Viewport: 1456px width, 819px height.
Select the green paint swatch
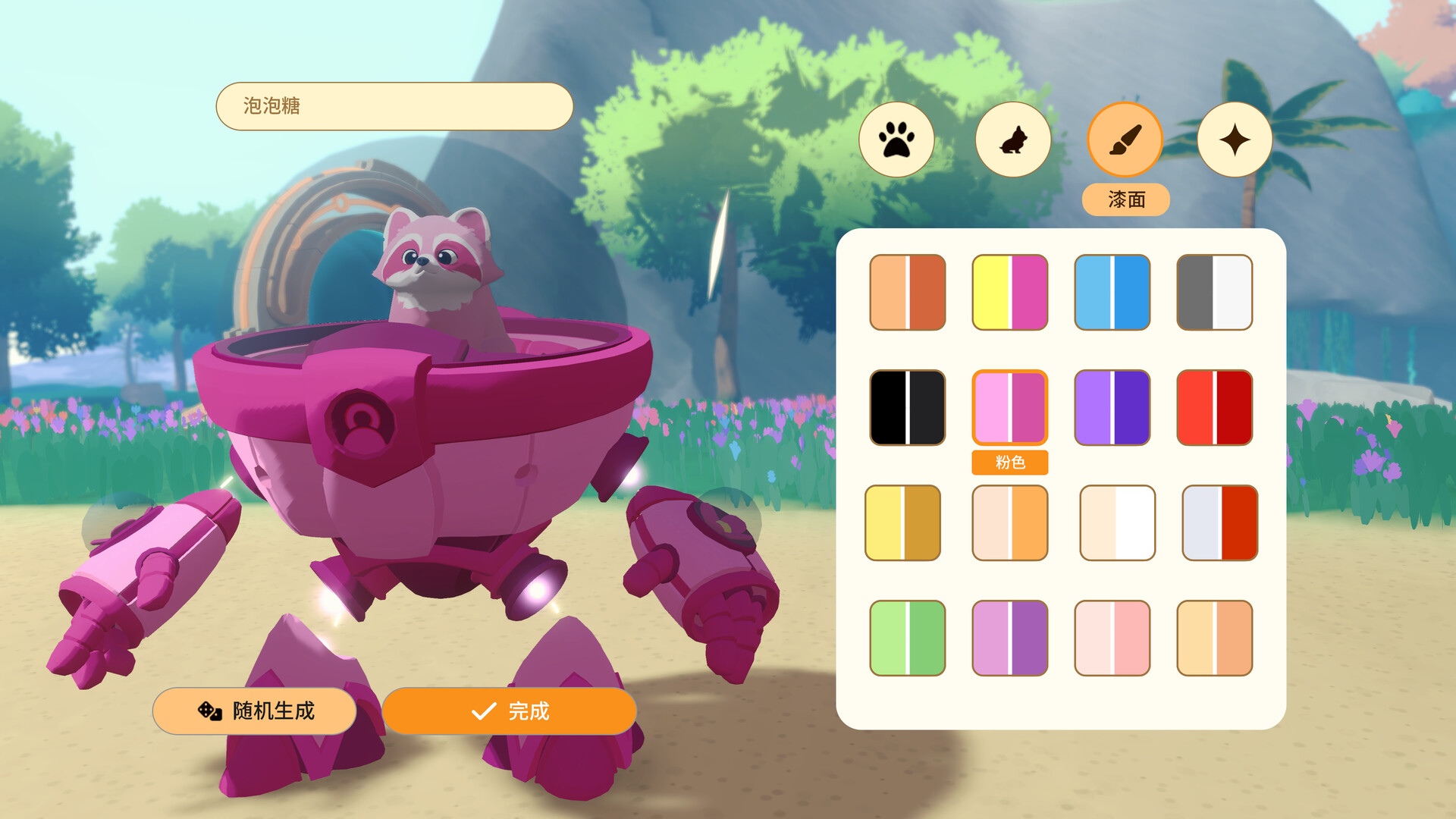point(906,637)
